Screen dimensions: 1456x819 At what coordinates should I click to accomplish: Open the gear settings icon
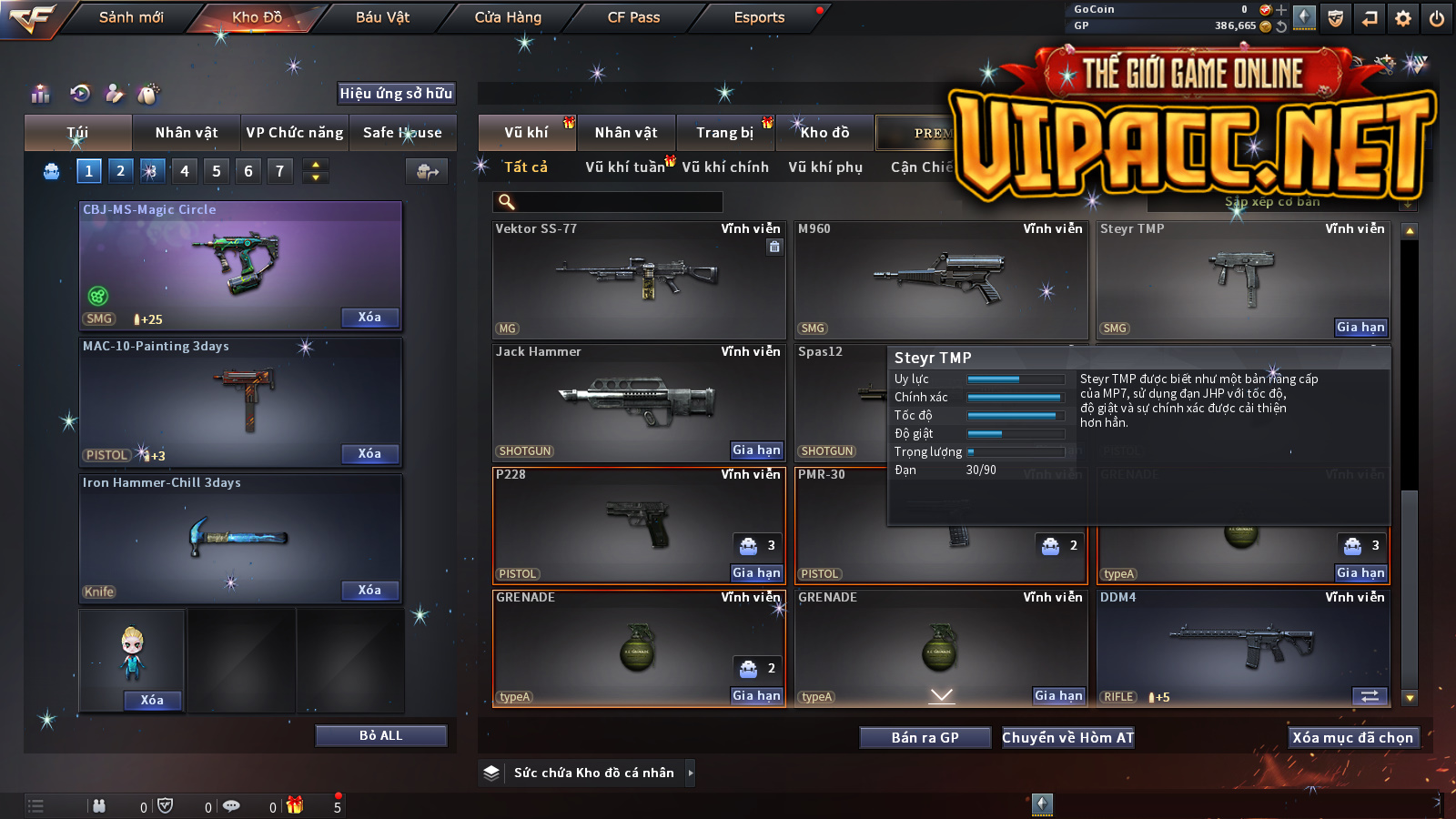click(x=1403, y=18)
